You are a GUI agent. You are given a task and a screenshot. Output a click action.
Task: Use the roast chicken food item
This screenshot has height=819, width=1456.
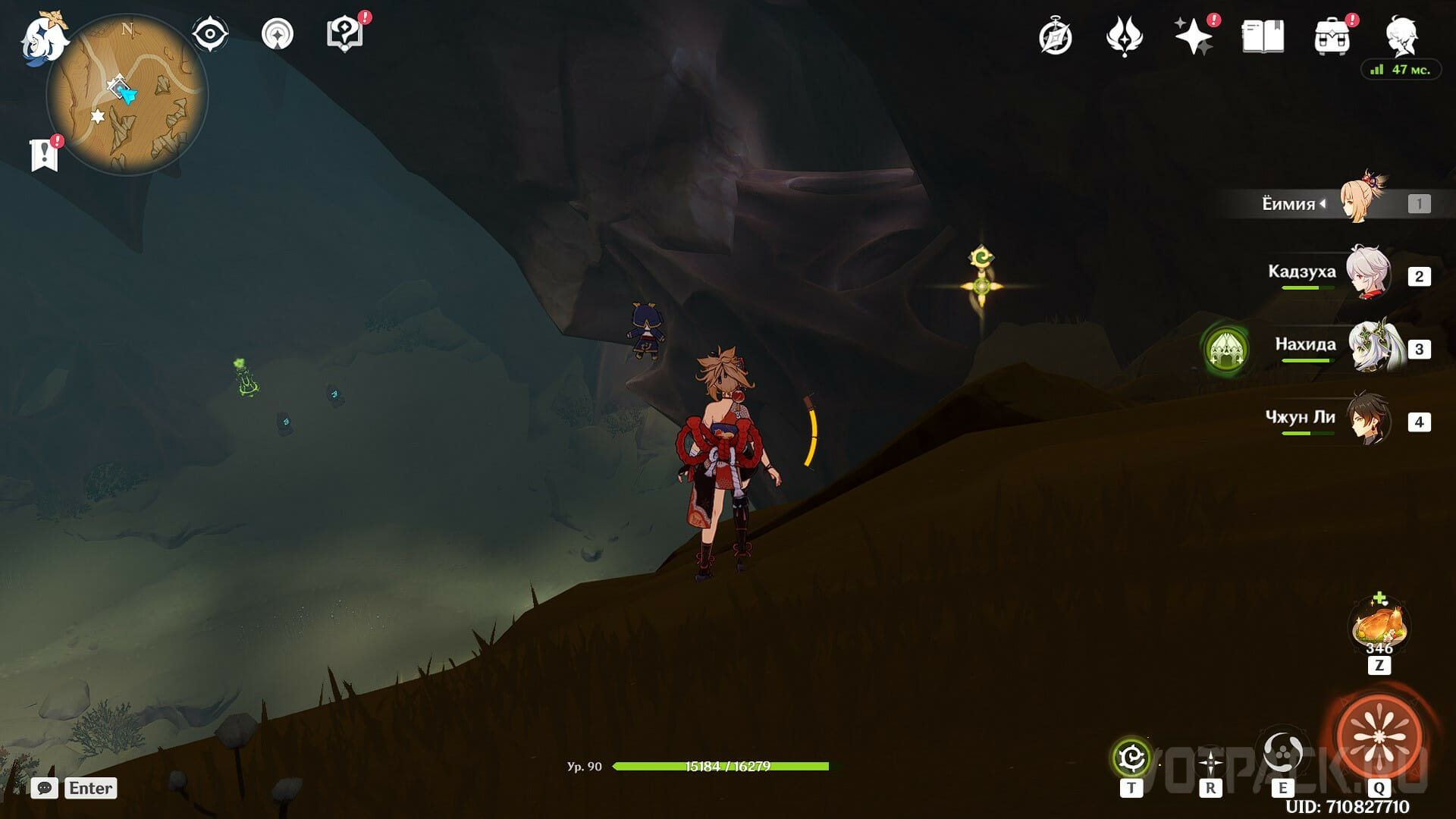point(1379,626)
